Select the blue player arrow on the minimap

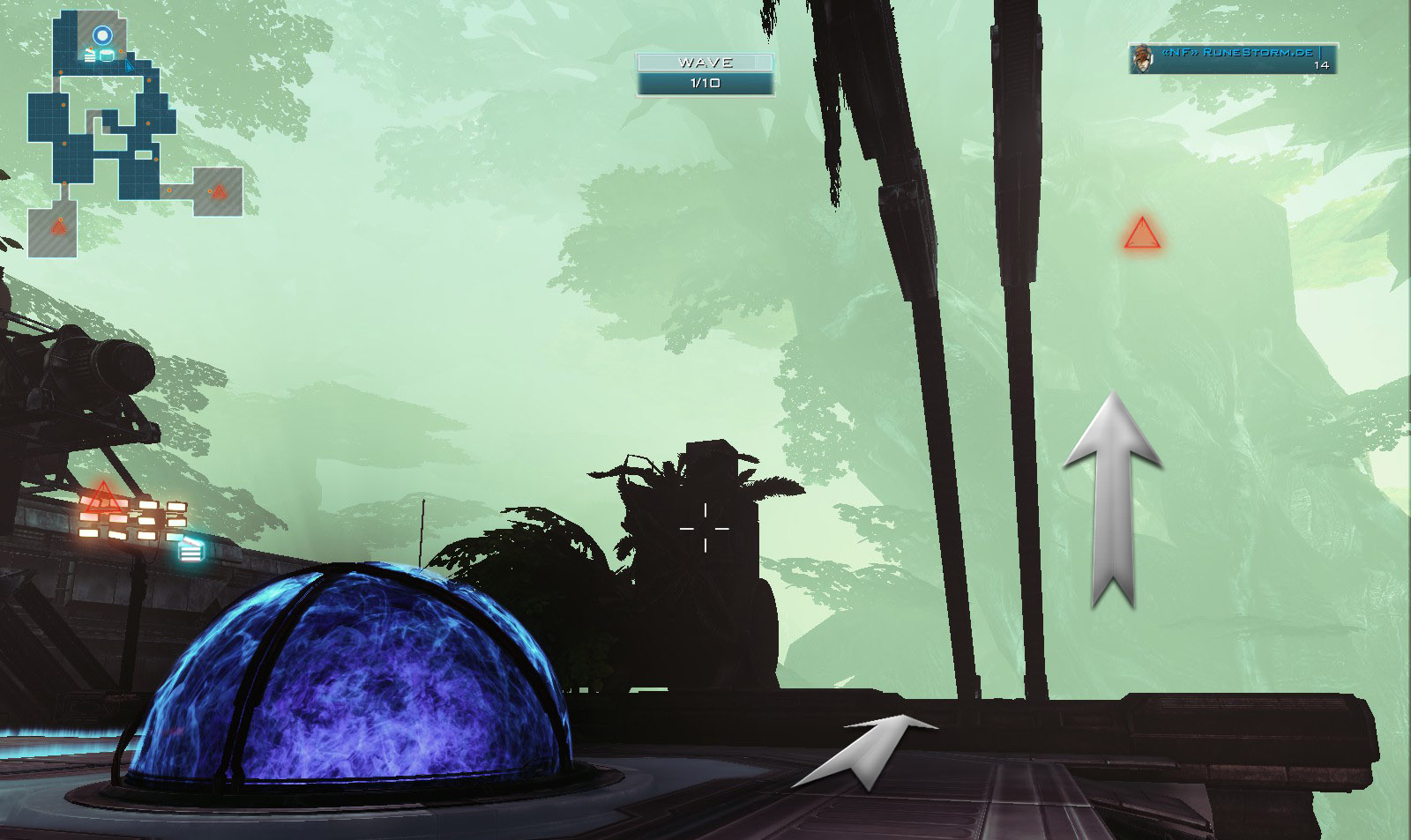[128, 65]
